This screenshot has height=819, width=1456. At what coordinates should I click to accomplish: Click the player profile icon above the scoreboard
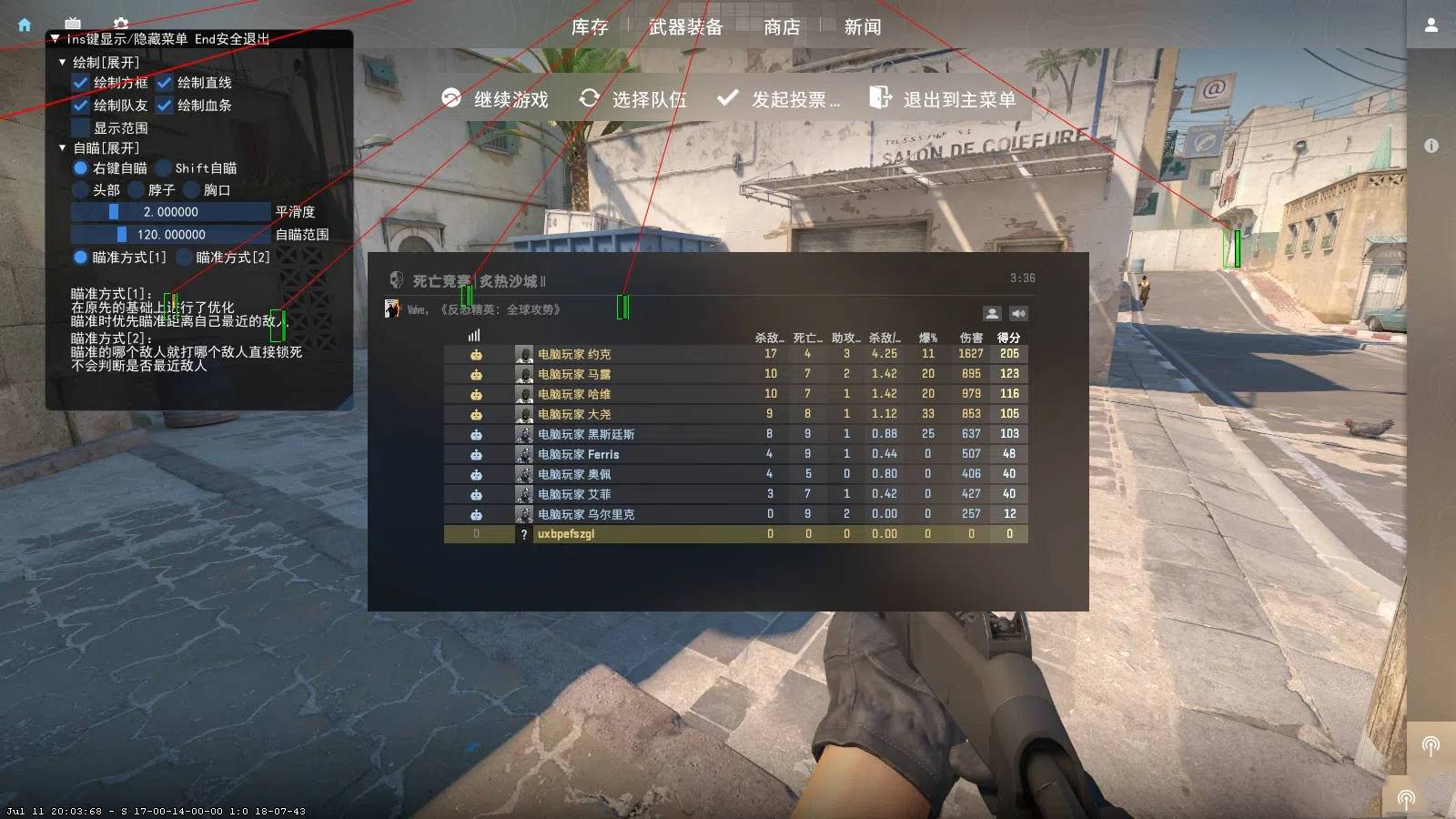(992, 313)
